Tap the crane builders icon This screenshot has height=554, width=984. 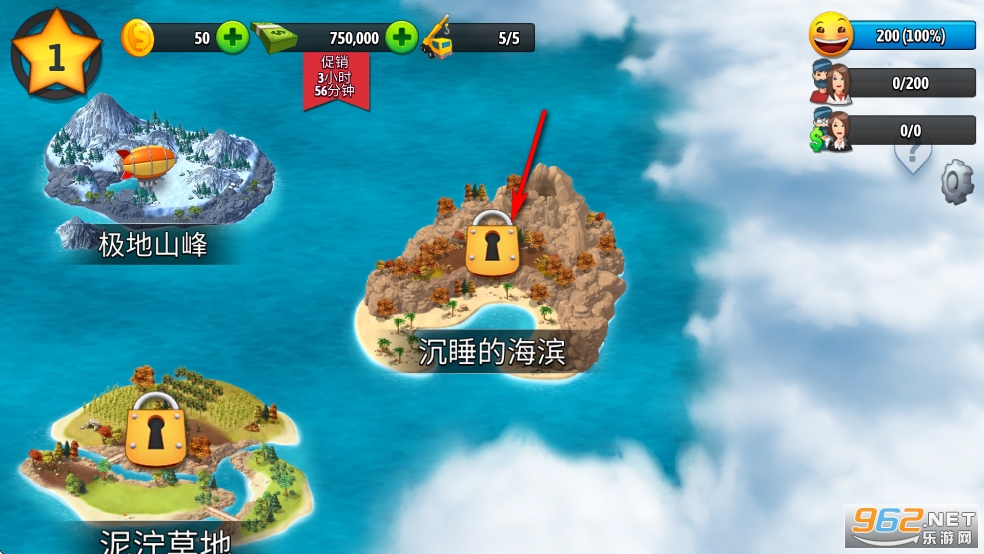click(439, 38)
